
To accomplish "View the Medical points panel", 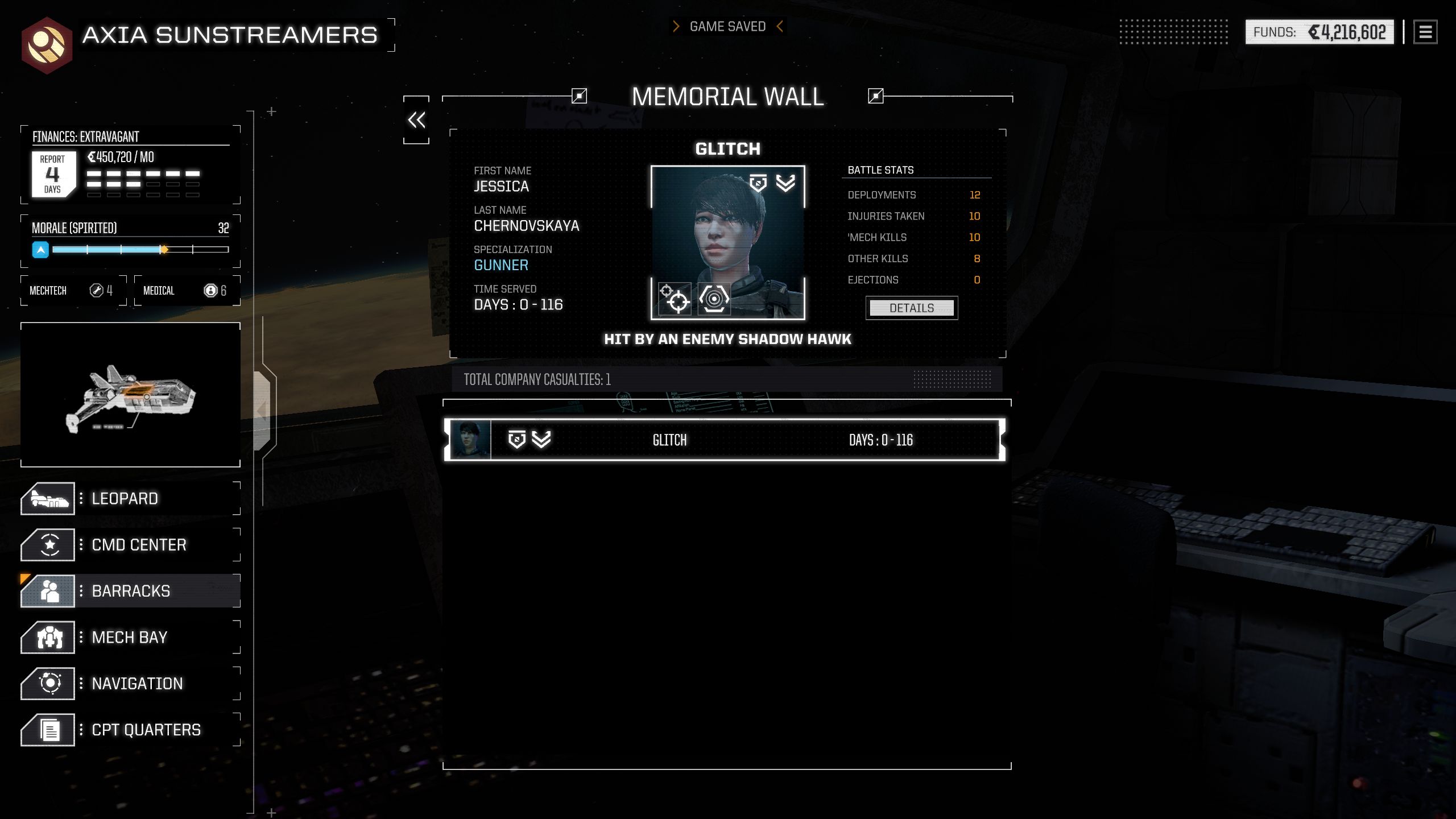I will click(187, 291).
